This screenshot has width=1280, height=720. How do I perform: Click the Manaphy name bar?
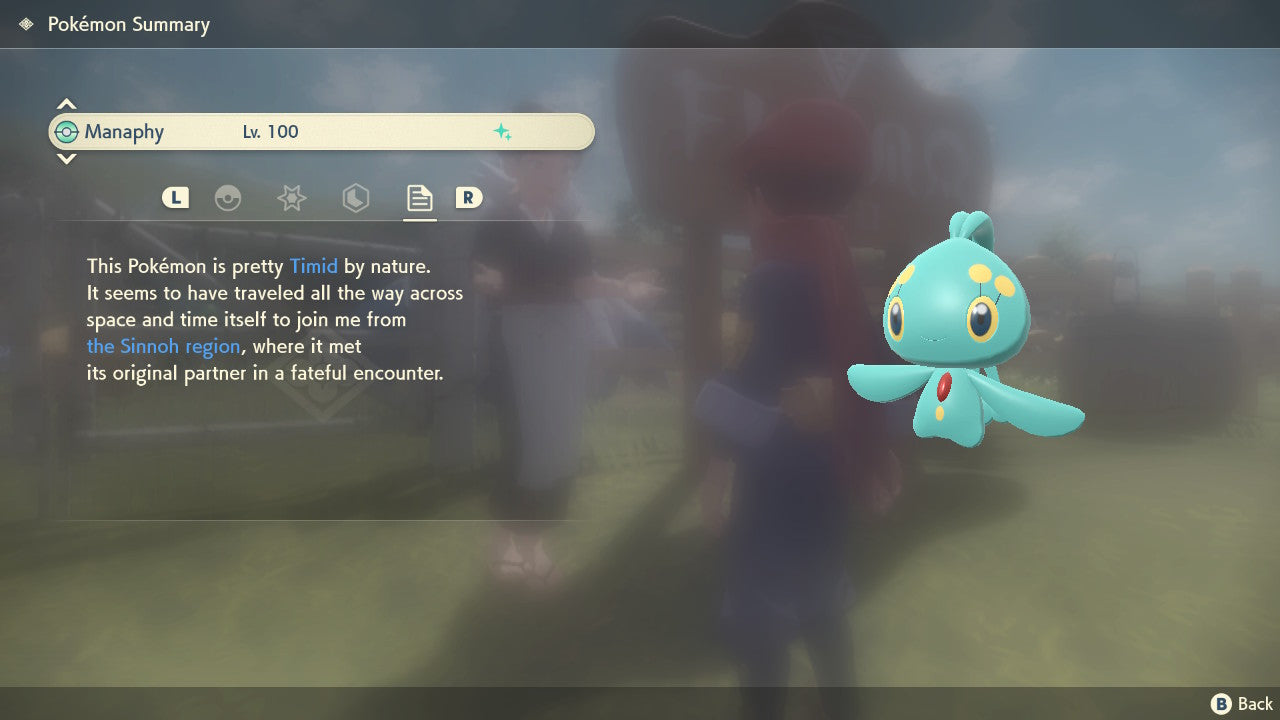coord(320,131)
